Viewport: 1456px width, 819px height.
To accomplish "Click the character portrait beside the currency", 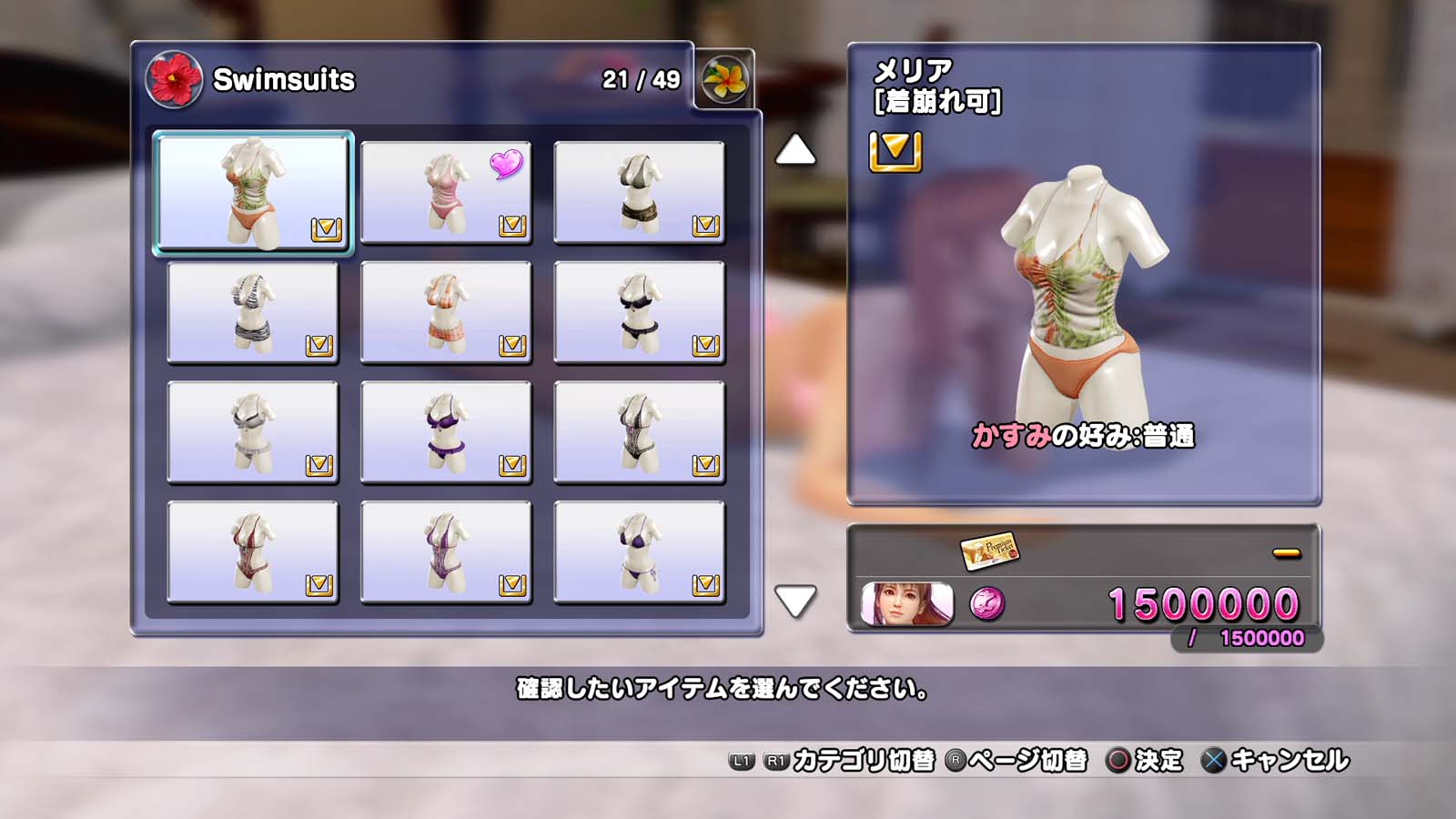I will tap(906, 604).
